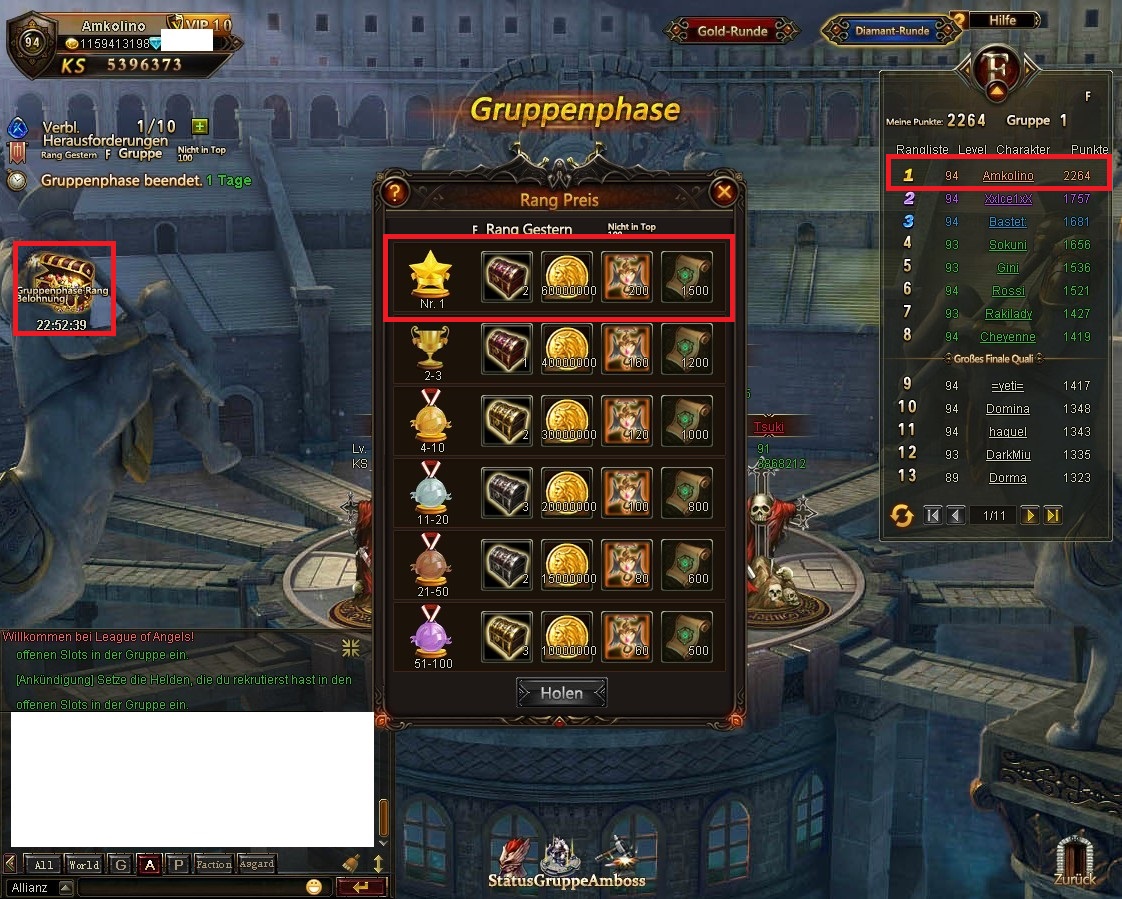Open the Allianz chat channel dropdown

(66, 887)
